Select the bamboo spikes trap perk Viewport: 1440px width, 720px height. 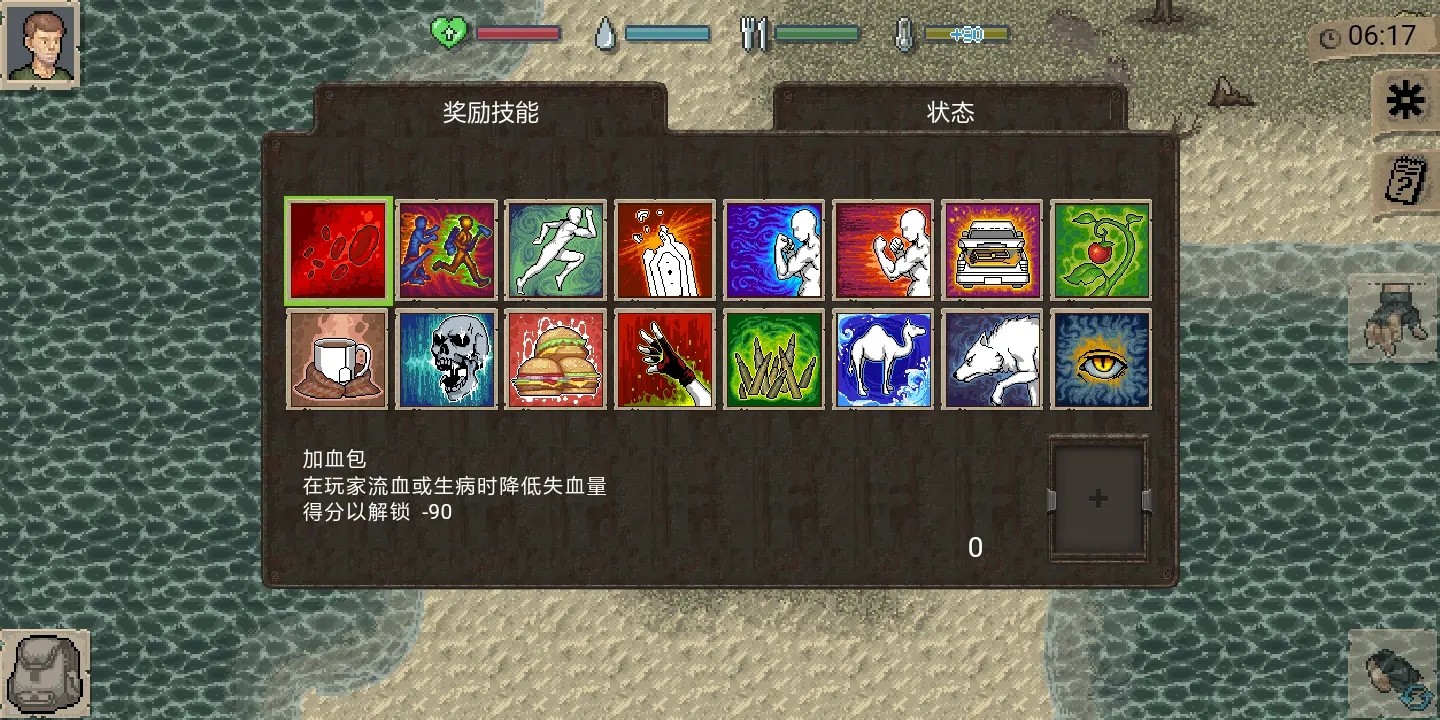point(774,360)
